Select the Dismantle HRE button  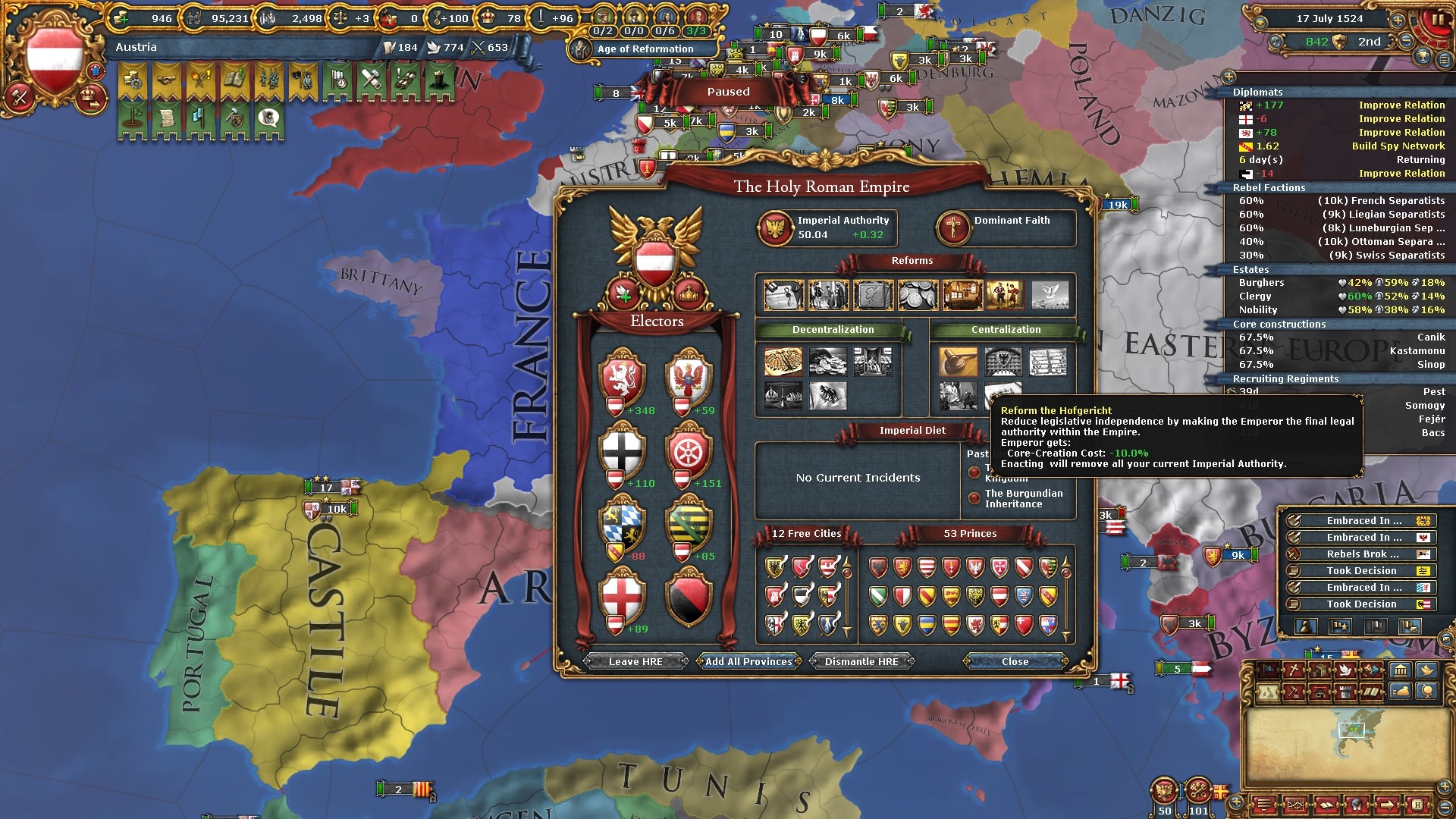[861, 661]
